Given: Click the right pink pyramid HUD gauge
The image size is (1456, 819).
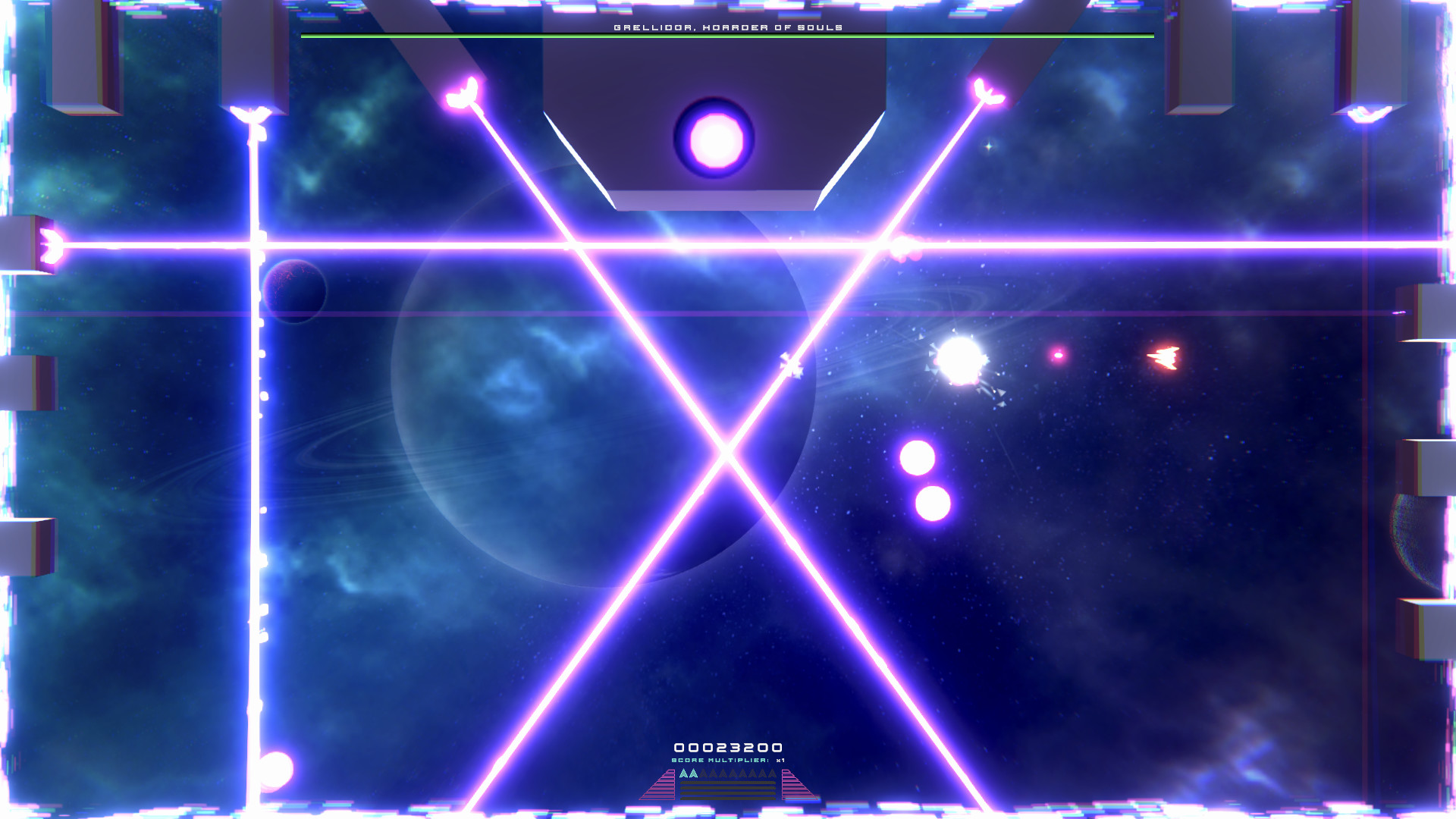Looking at the screenshot, I should point(795,786).
